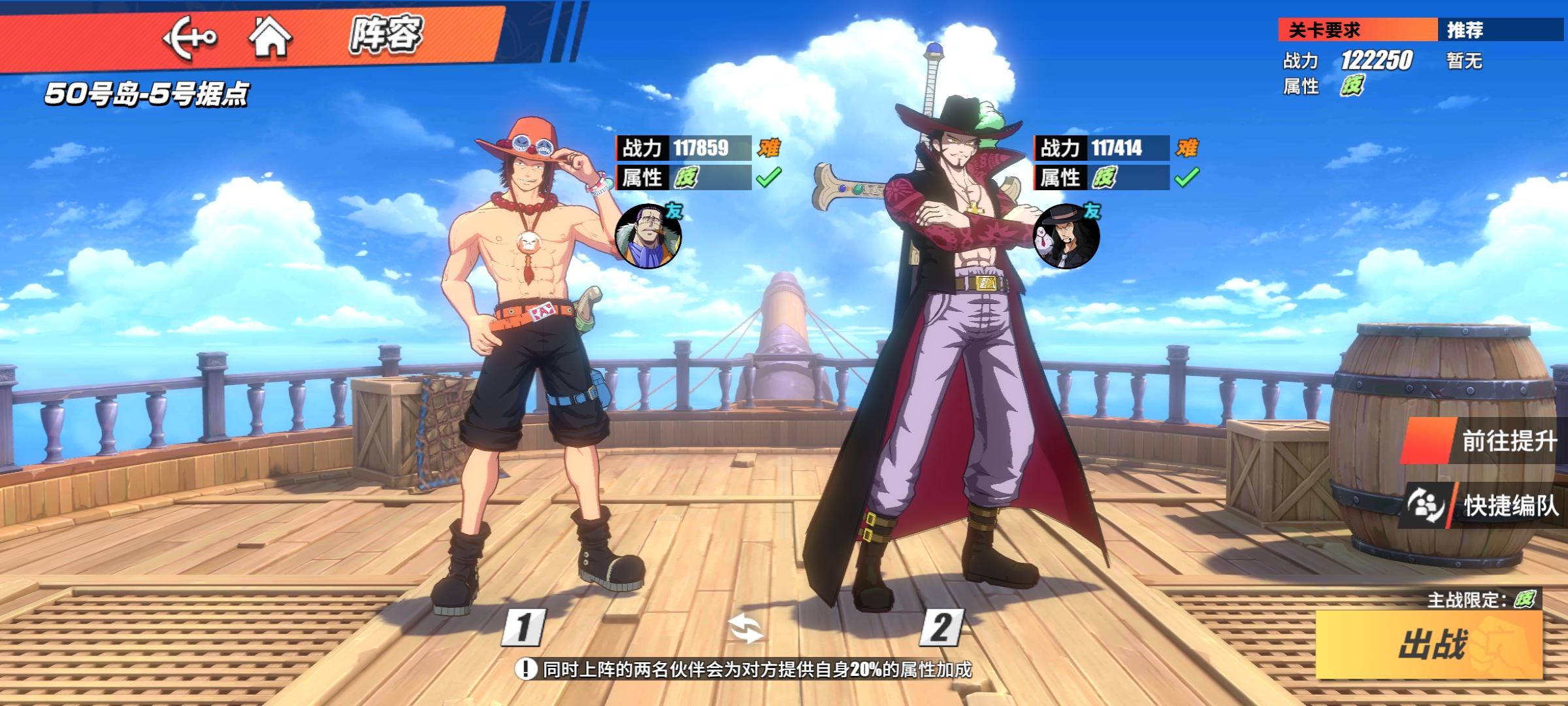Select Crocodile support partner portrait
The height and width of the screenshot is (706, 1568).
[x=647, y=236]
